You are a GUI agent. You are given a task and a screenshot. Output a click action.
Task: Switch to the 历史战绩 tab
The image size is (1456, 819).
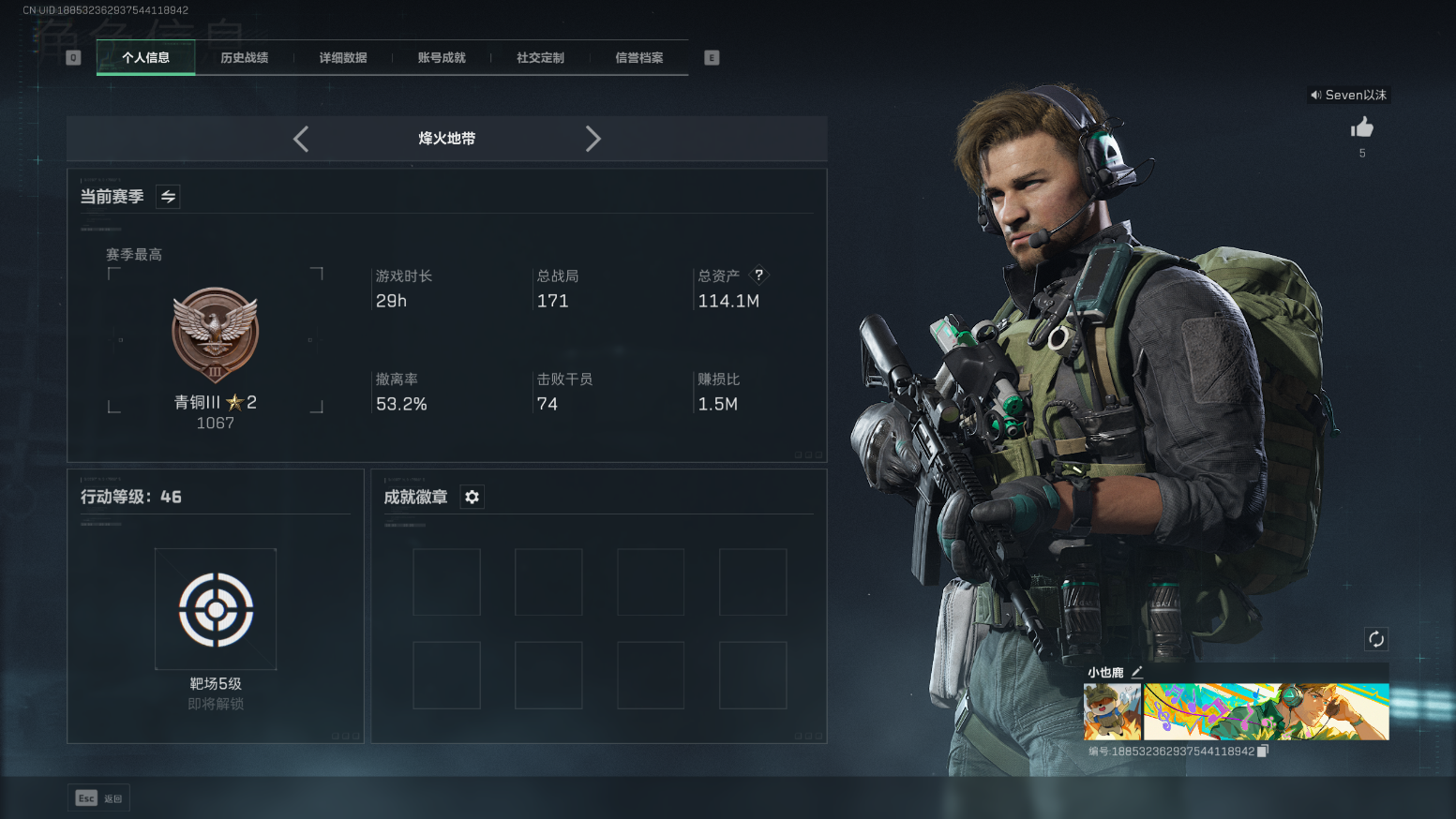click(244, 58)
